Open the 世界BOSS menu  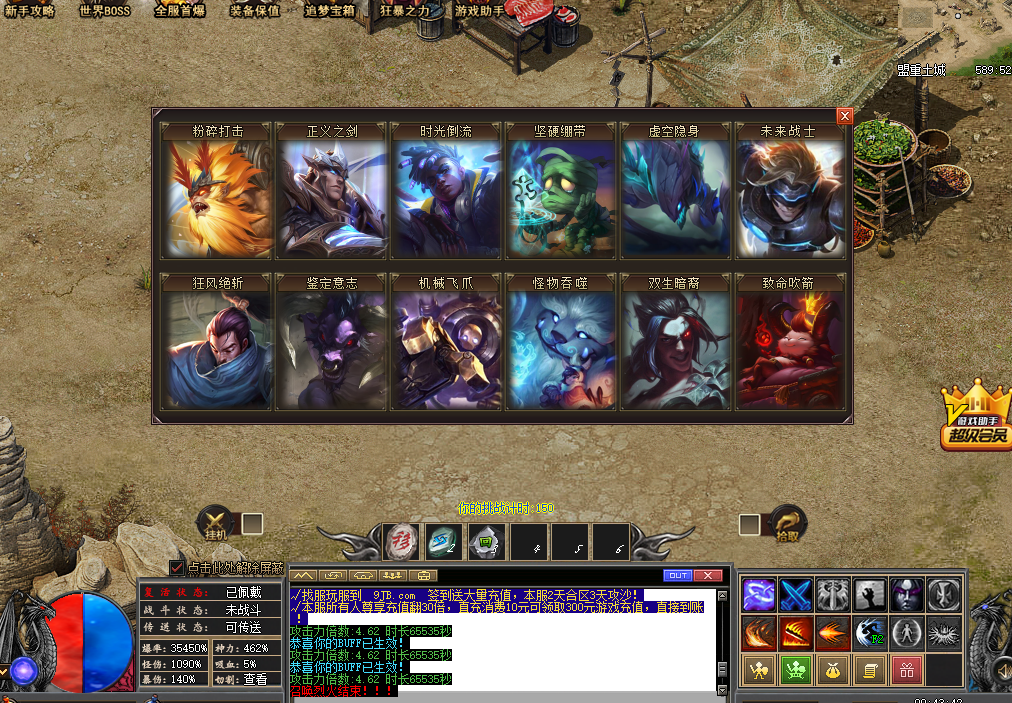(x=105, y=11)
